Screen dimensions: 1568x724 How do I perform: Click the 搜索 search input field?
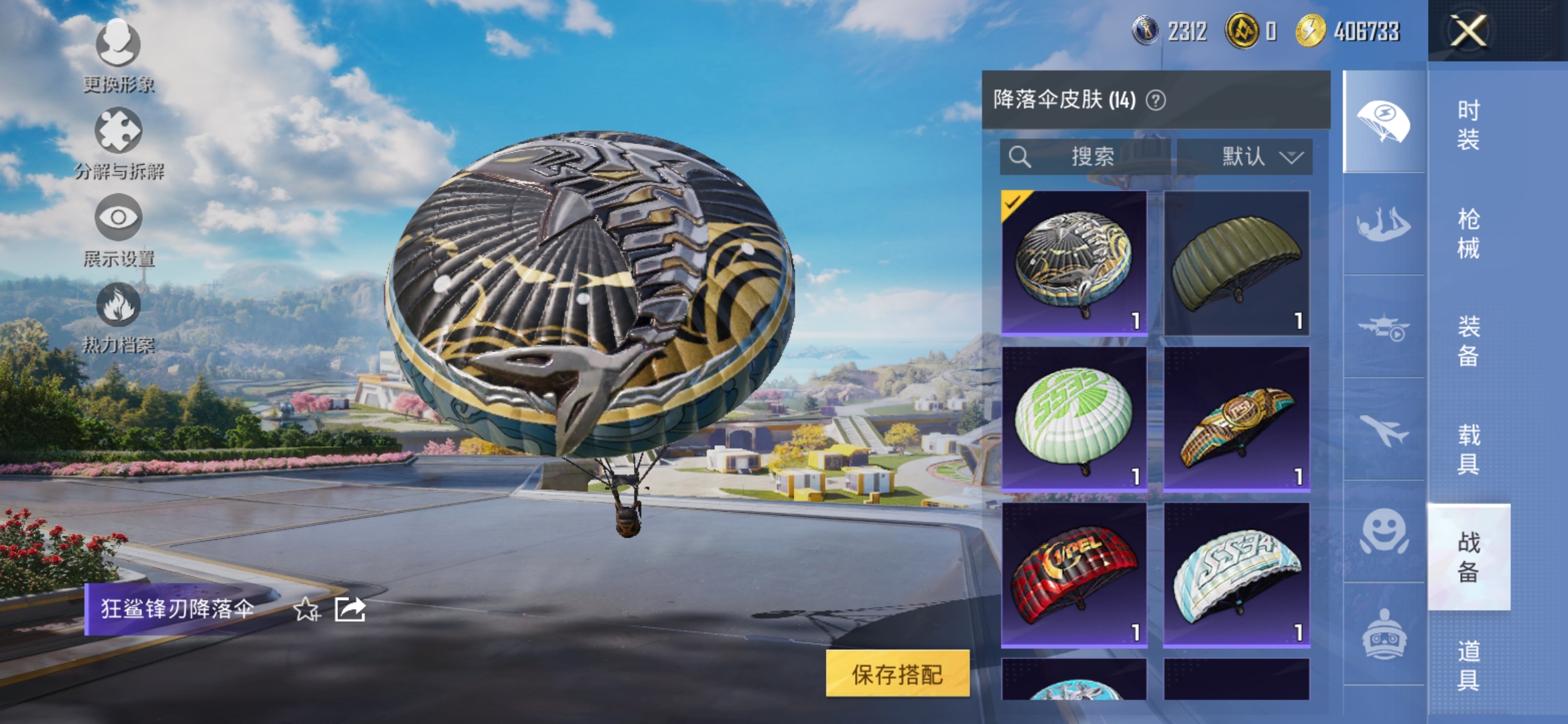1086,158
